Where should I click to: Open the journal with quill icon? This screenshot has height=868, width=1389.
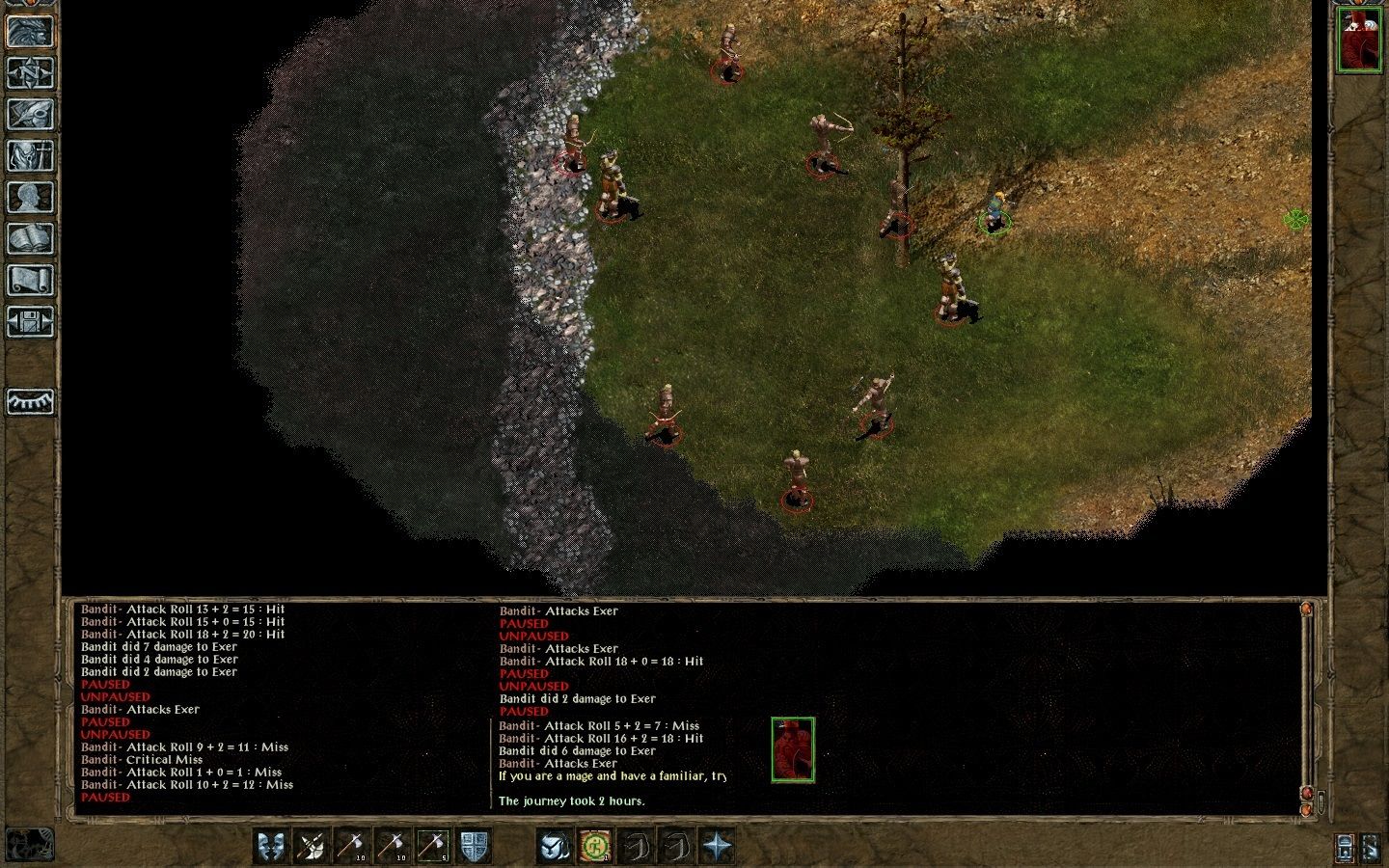[29, 114]
